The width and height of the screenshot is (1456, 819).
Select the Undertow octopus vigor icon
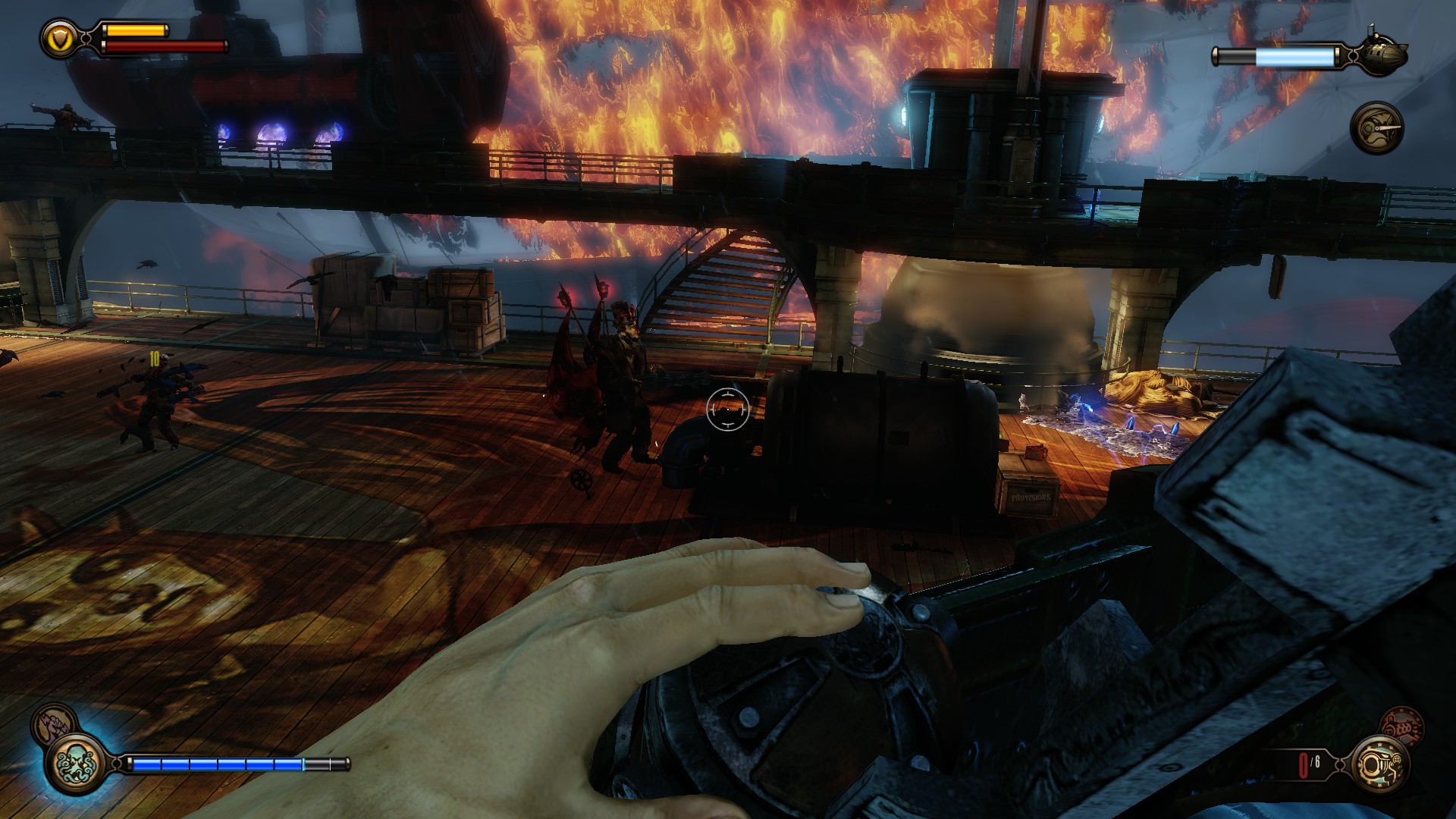(x=76, y=762)
